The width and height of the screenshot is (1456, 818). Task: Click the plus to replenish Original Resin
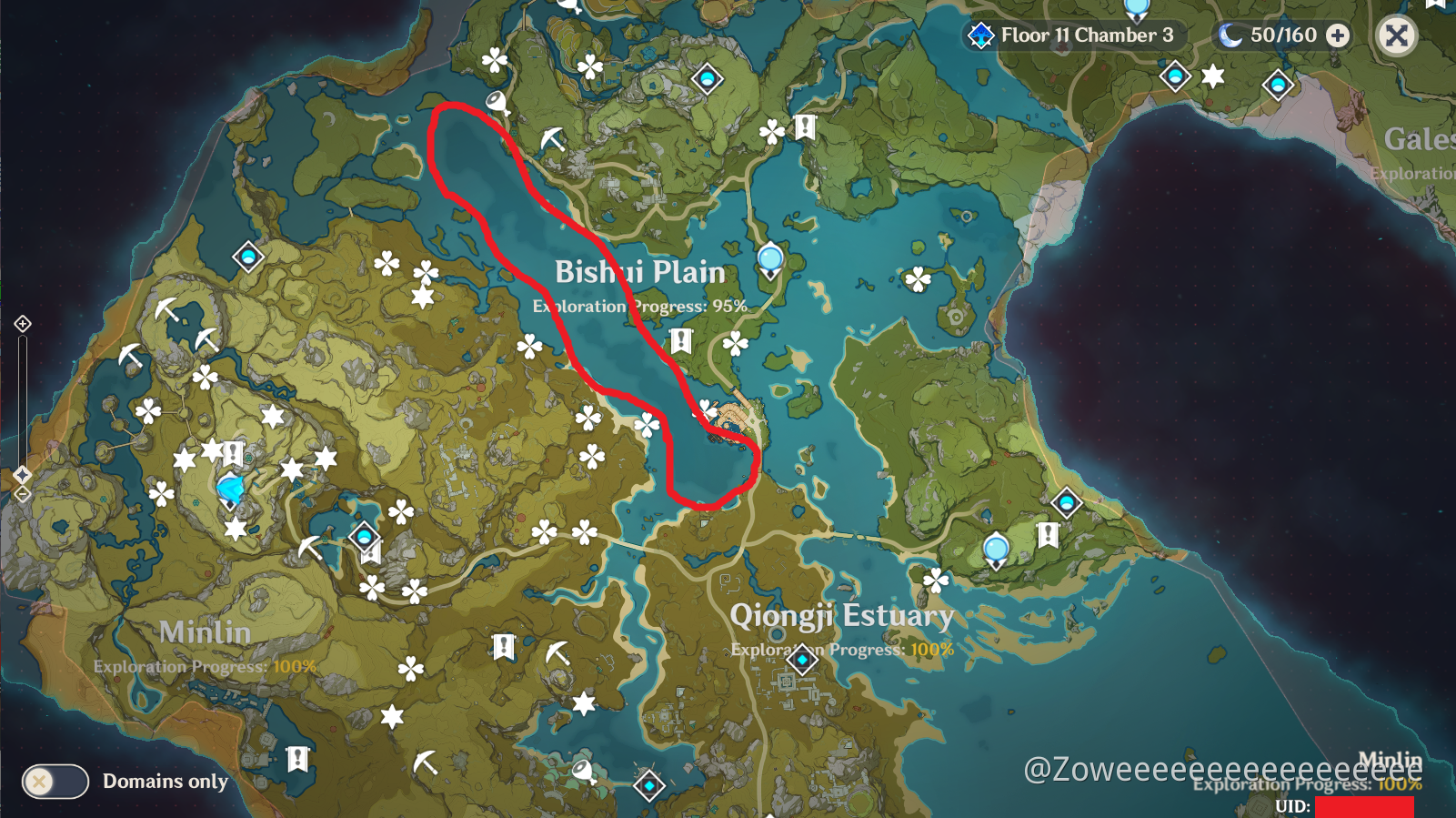[x=1336, y=35]
